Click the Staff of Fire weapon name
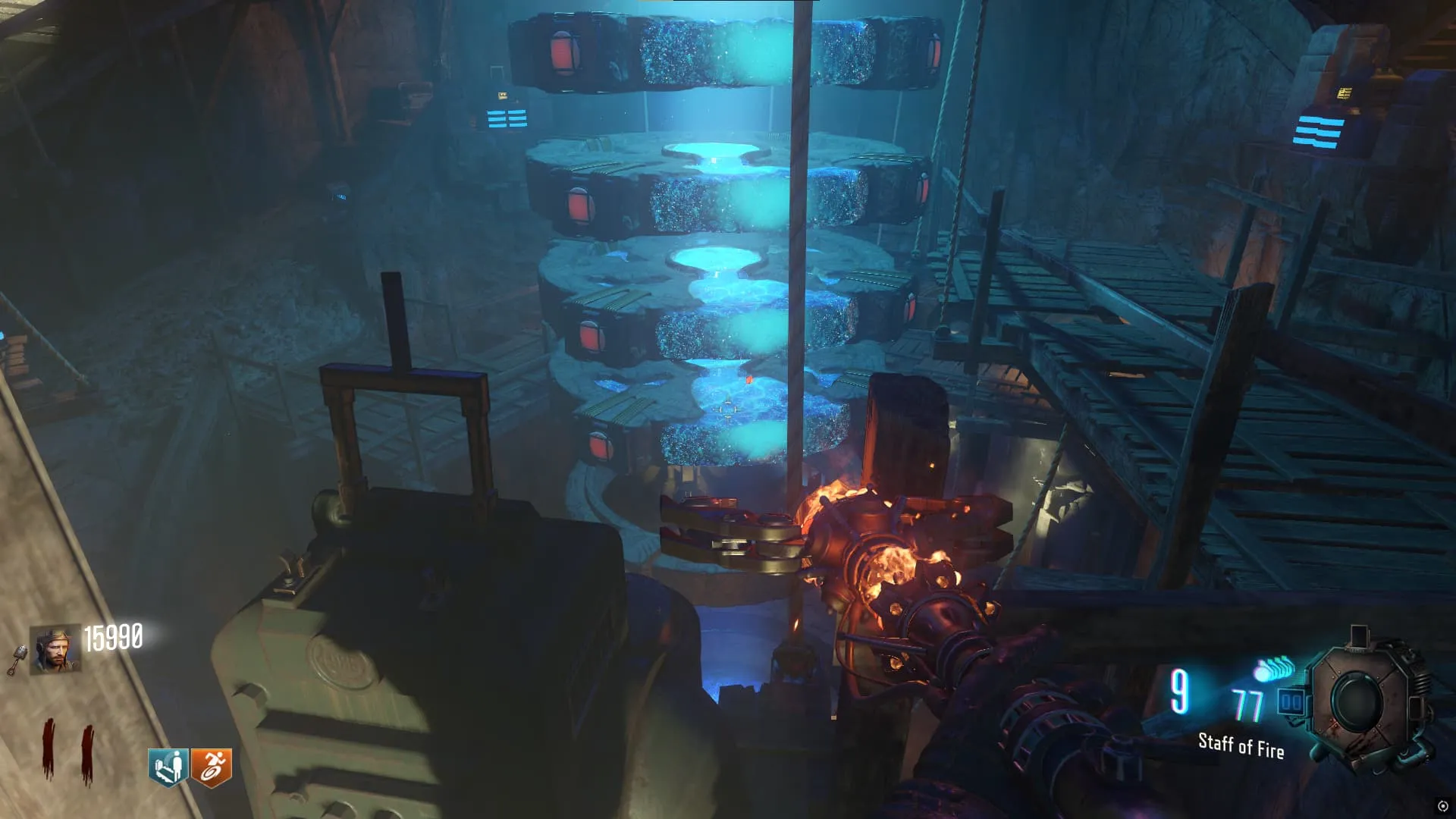 pyautogui.click(x=1241, y=746)
